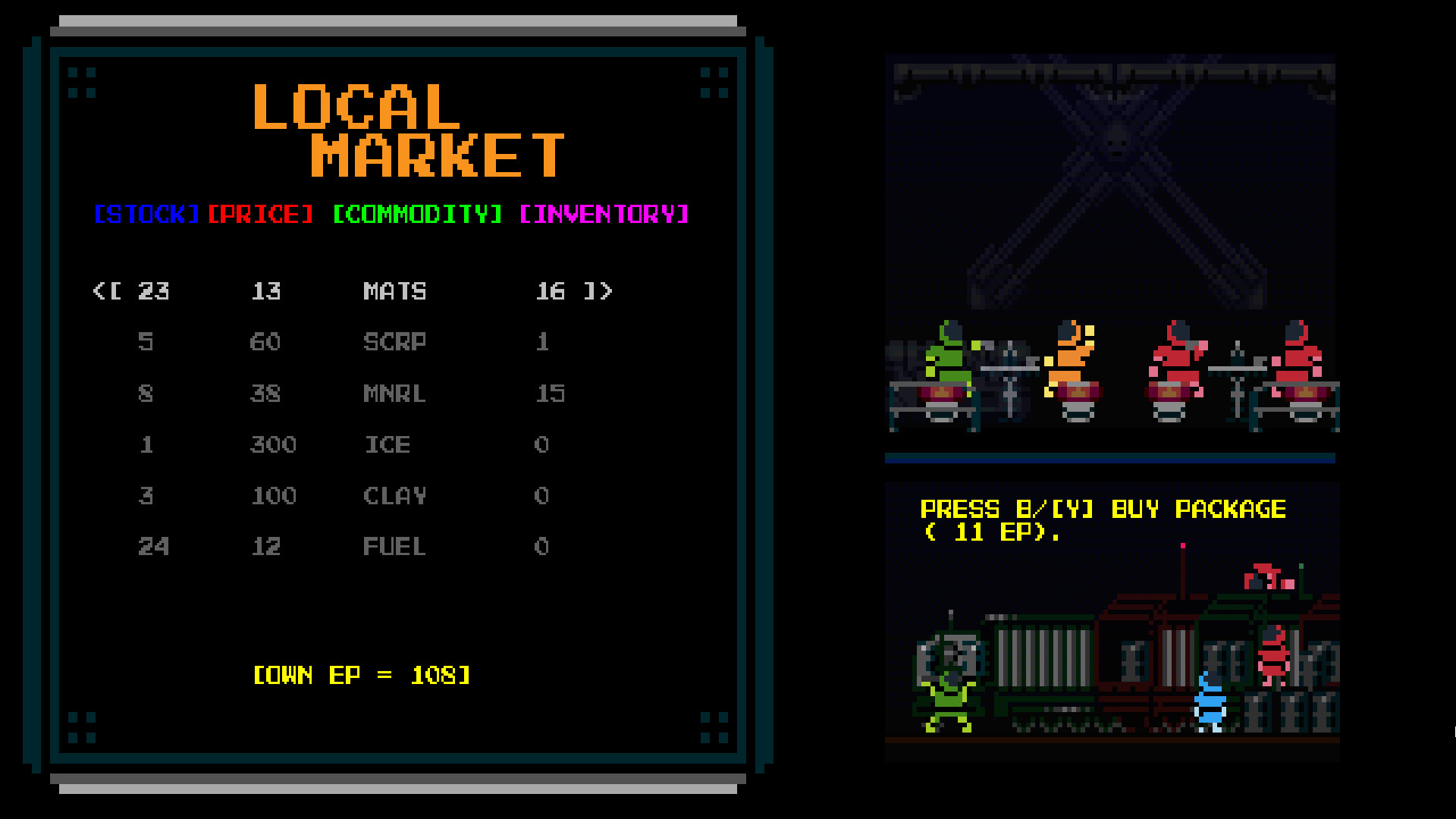Toggle the PRICE column header

pos(262,215)
